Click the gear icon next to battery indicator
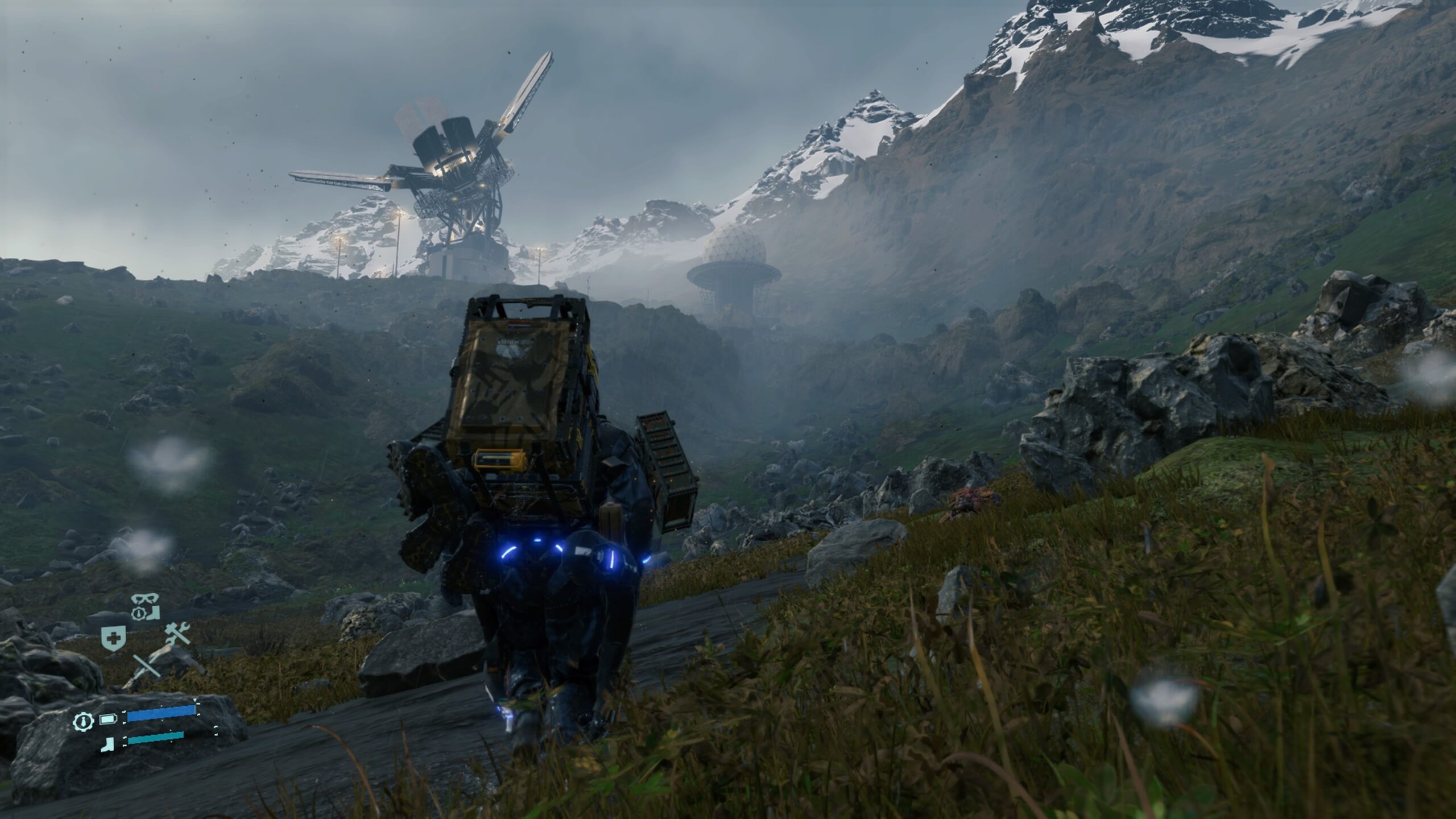The height and width of the screenshot is (819, 1456). (x=84, y=722)
